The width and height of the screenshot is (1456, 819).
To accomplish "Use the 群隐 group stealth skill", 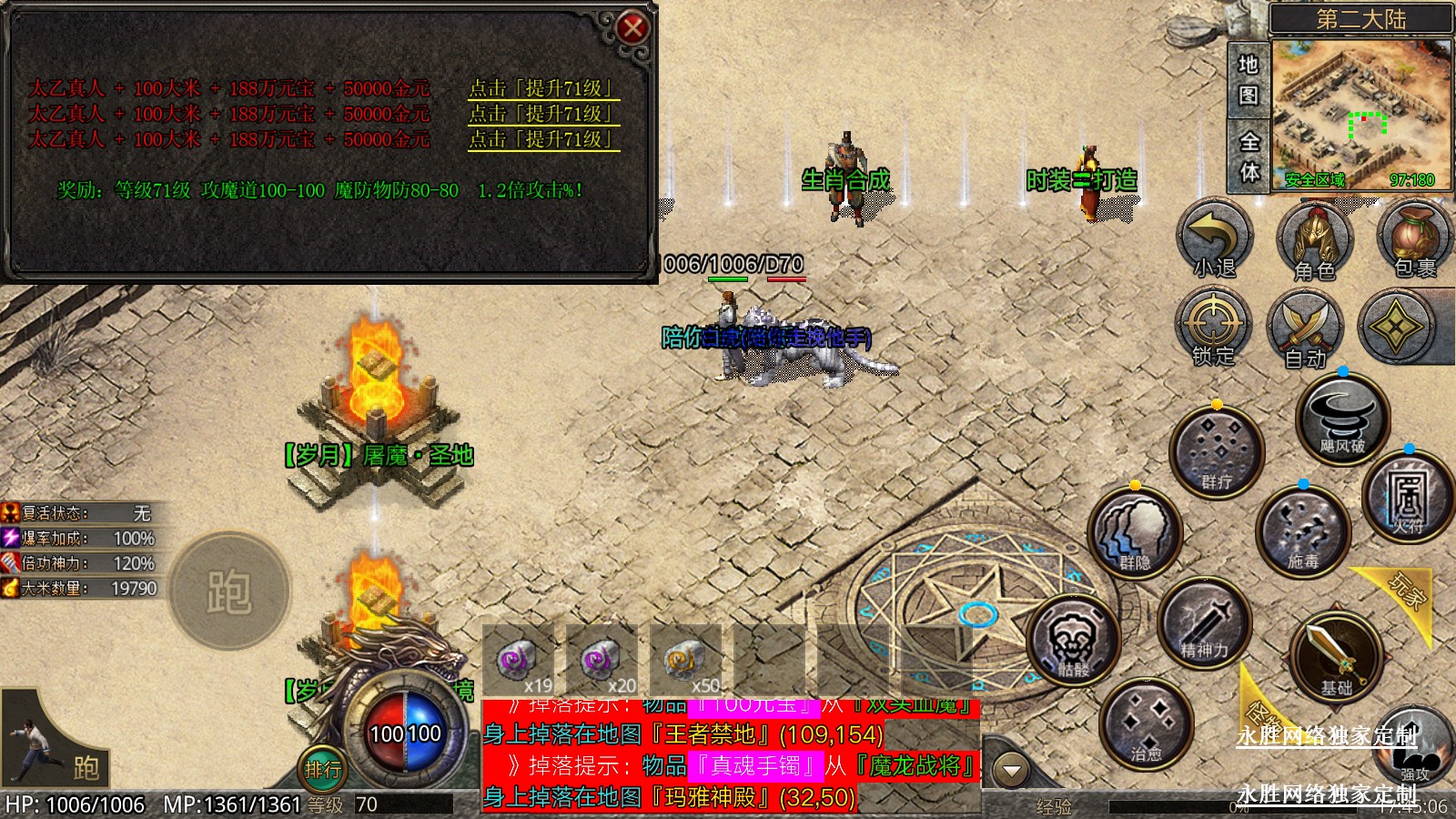I will click(1135, 533).
